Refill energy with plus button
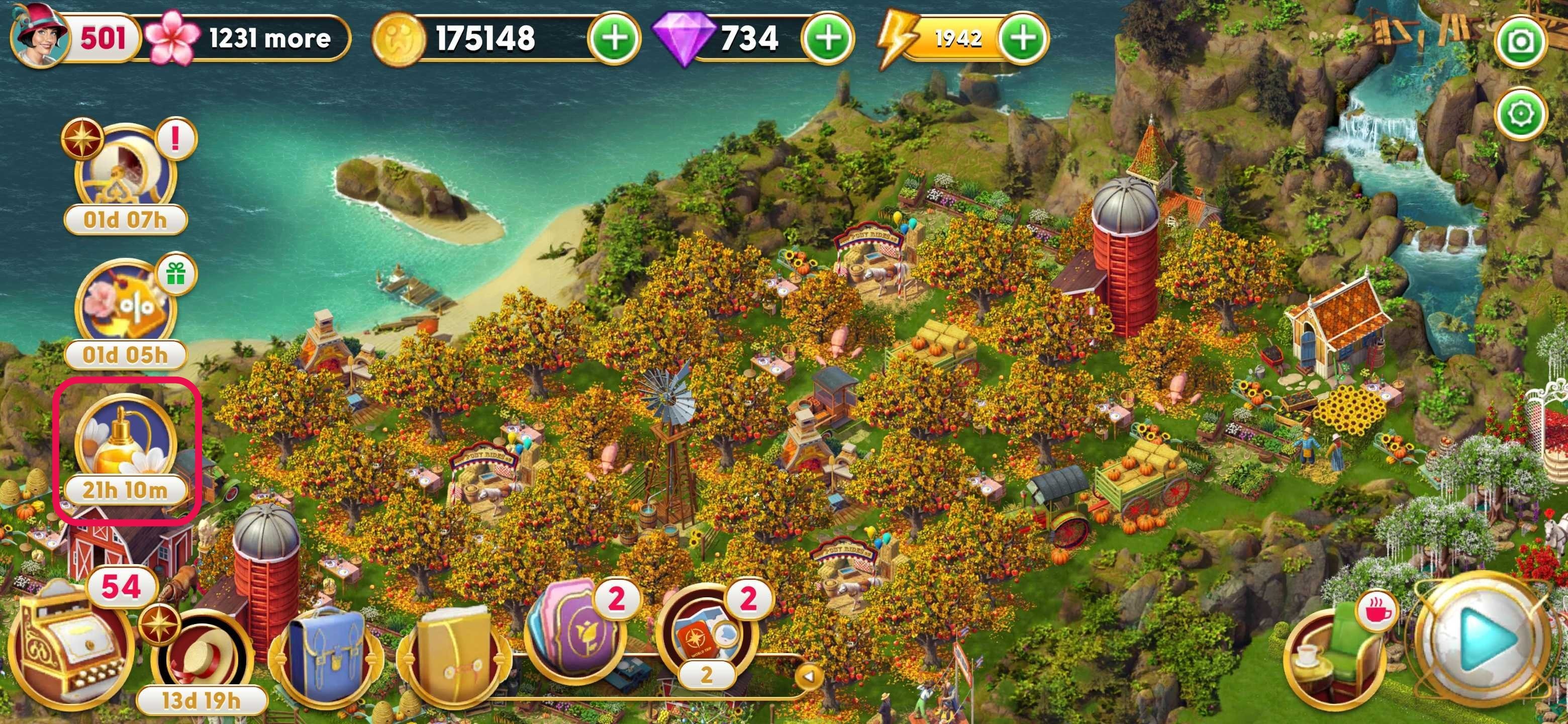The height and width of the screenshot is (724, 1568). pos(1024,38)
